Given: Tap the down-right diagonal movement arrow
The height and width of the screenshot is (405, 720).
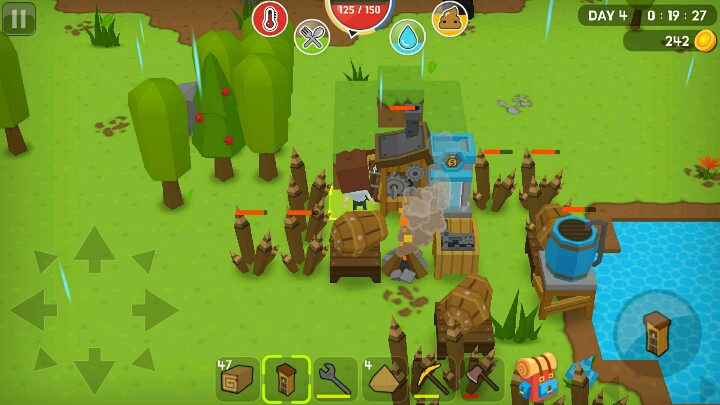Looking at the screenshot, I should (143, 358).
